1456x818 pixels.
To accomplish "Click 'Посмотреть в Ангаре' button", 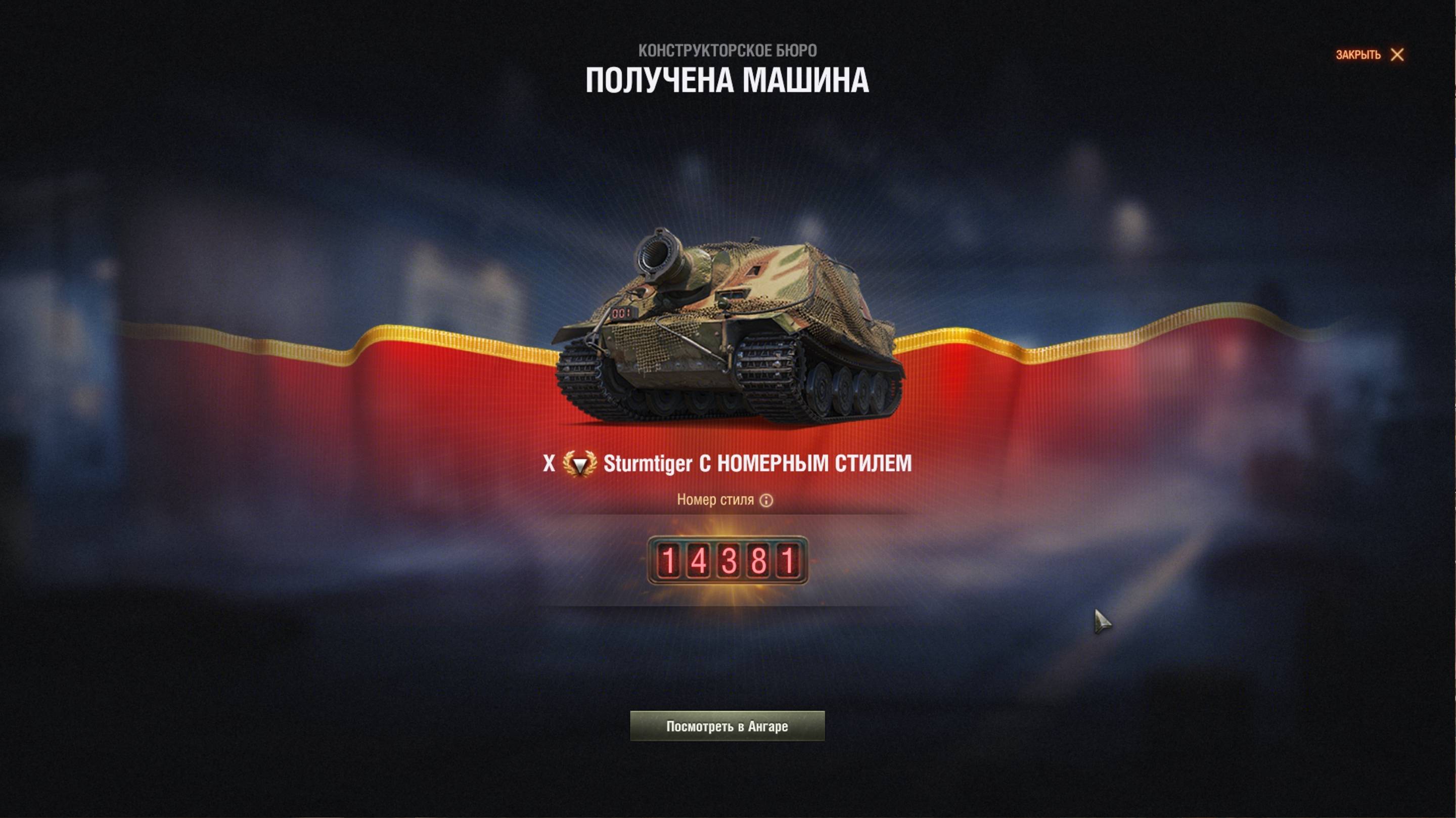I will pos(727,726).
